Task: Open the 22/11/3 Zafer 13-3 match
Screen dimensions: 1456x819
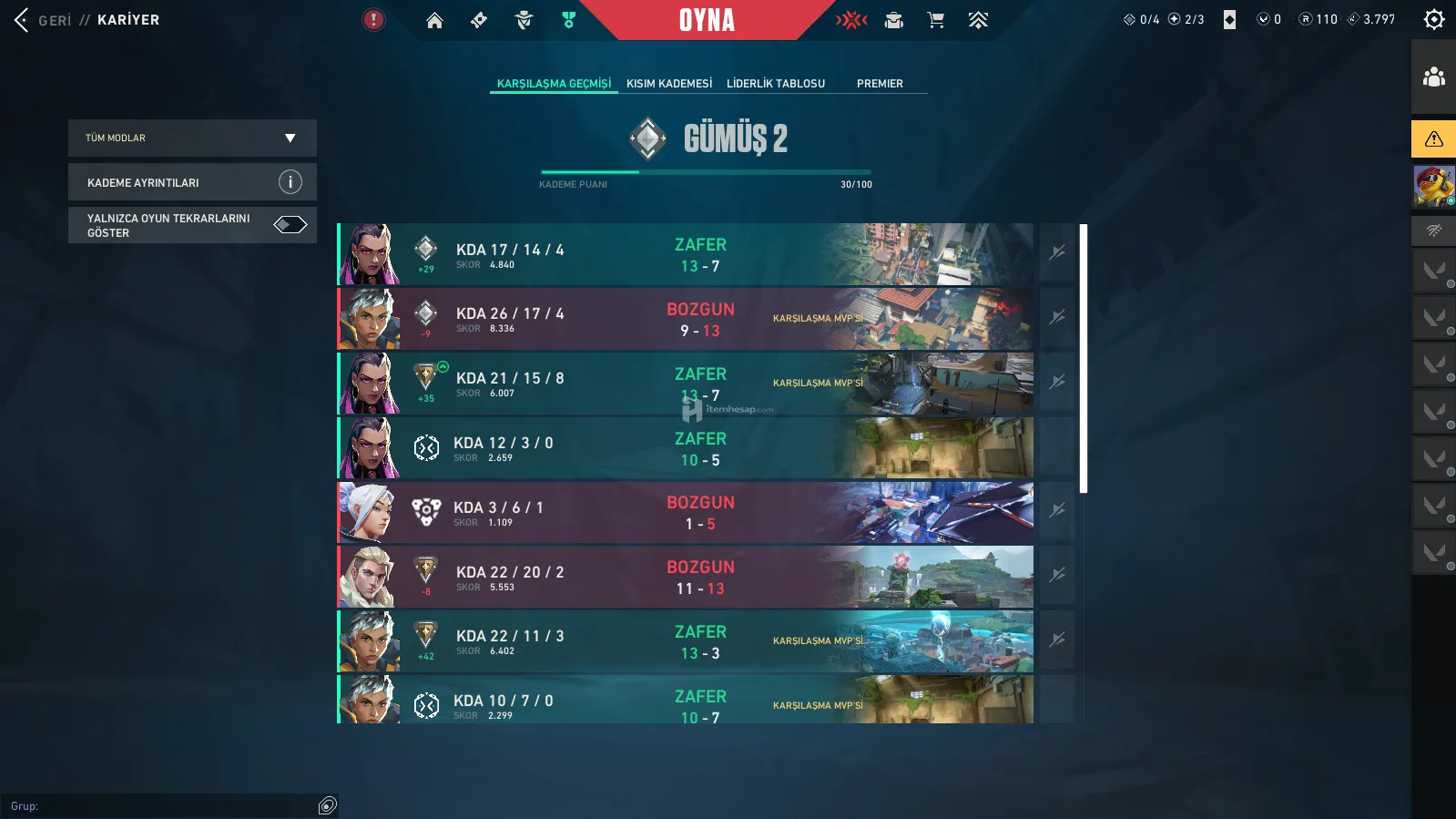Action: click(x=685, y=642)
